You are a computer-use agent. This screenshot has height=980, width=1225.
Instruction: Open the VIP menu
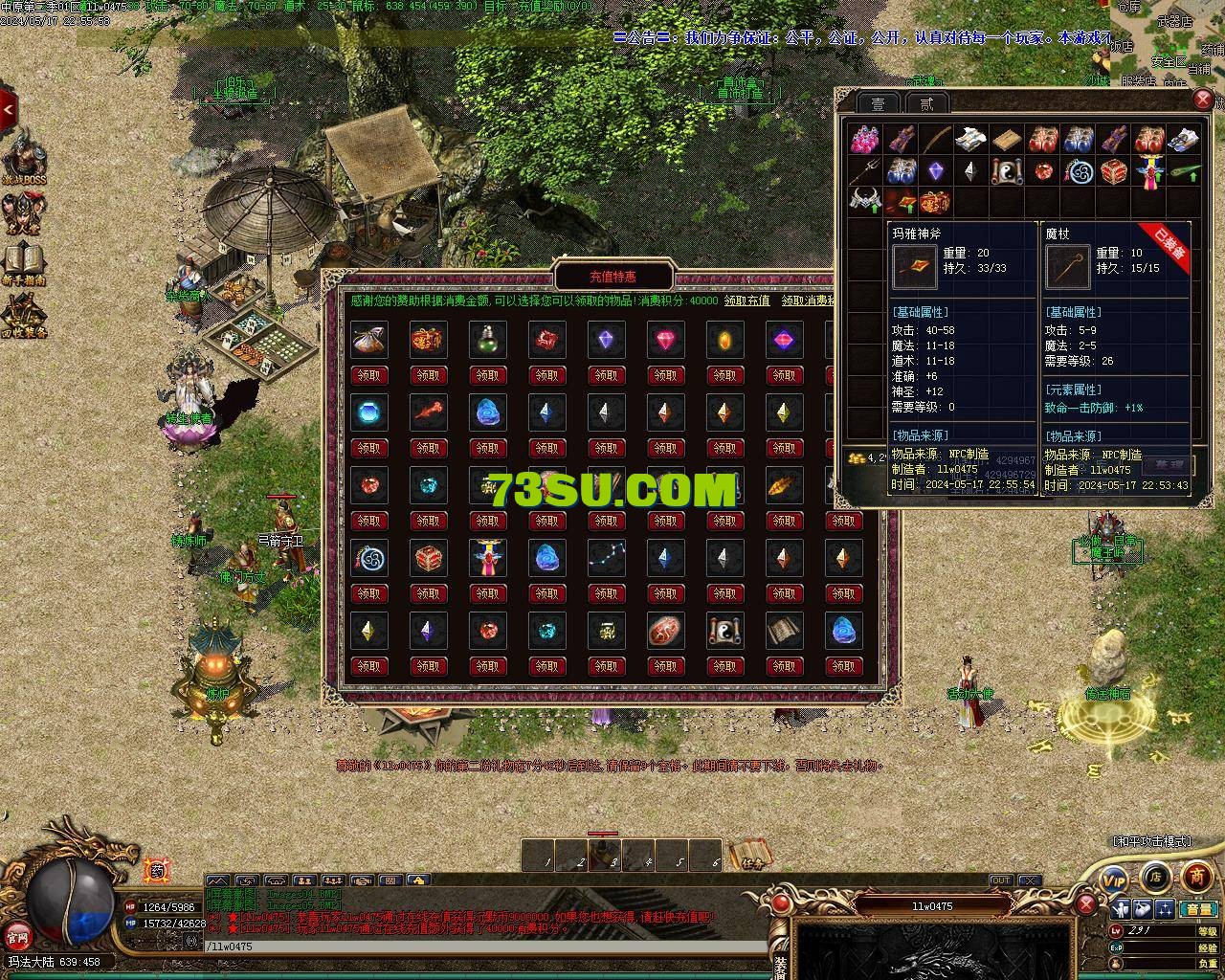1113,878
